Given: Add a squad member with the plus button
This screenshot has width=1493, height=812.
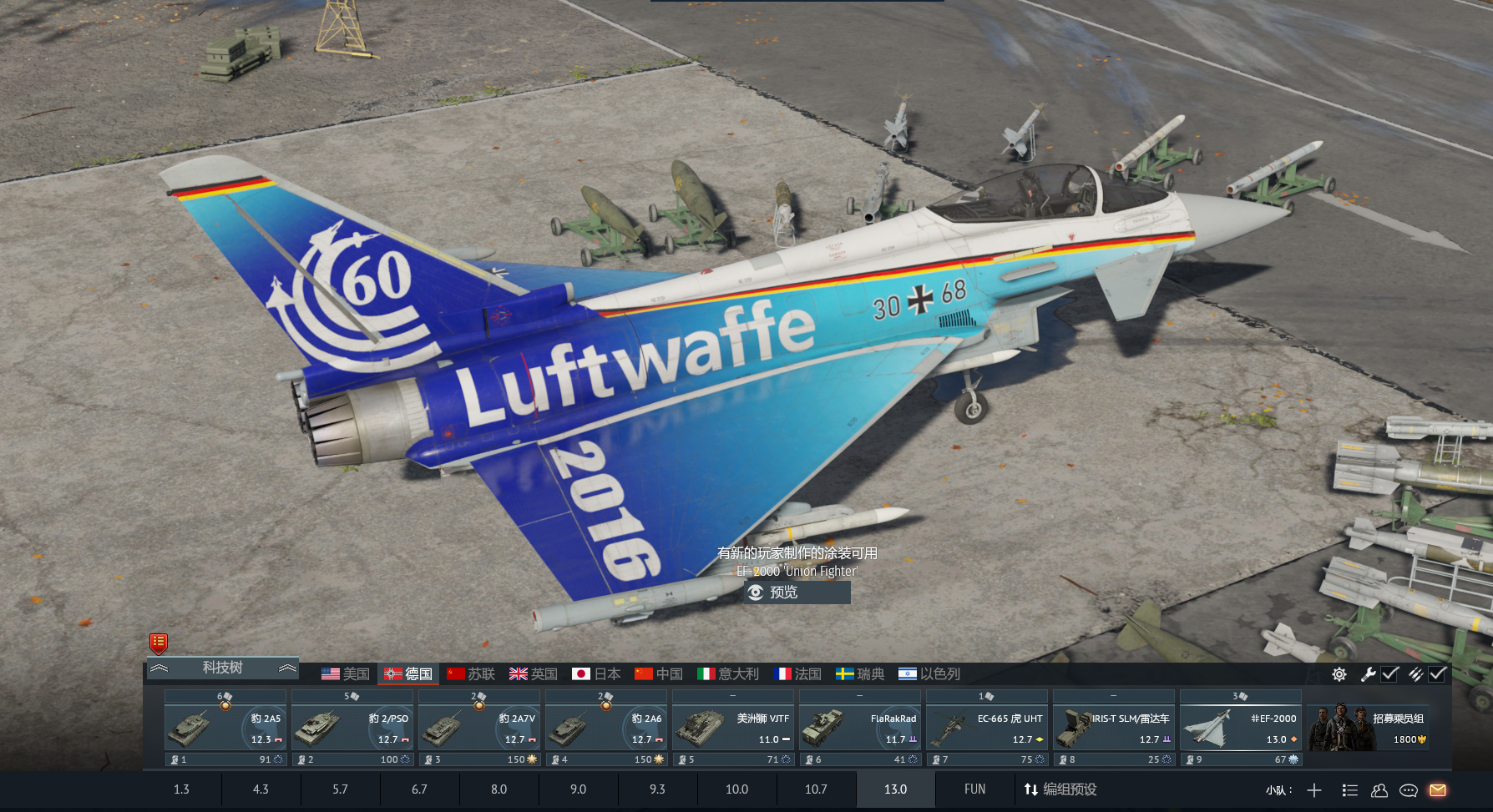Looking at the screenshot, I should (x=1314, y=790).
